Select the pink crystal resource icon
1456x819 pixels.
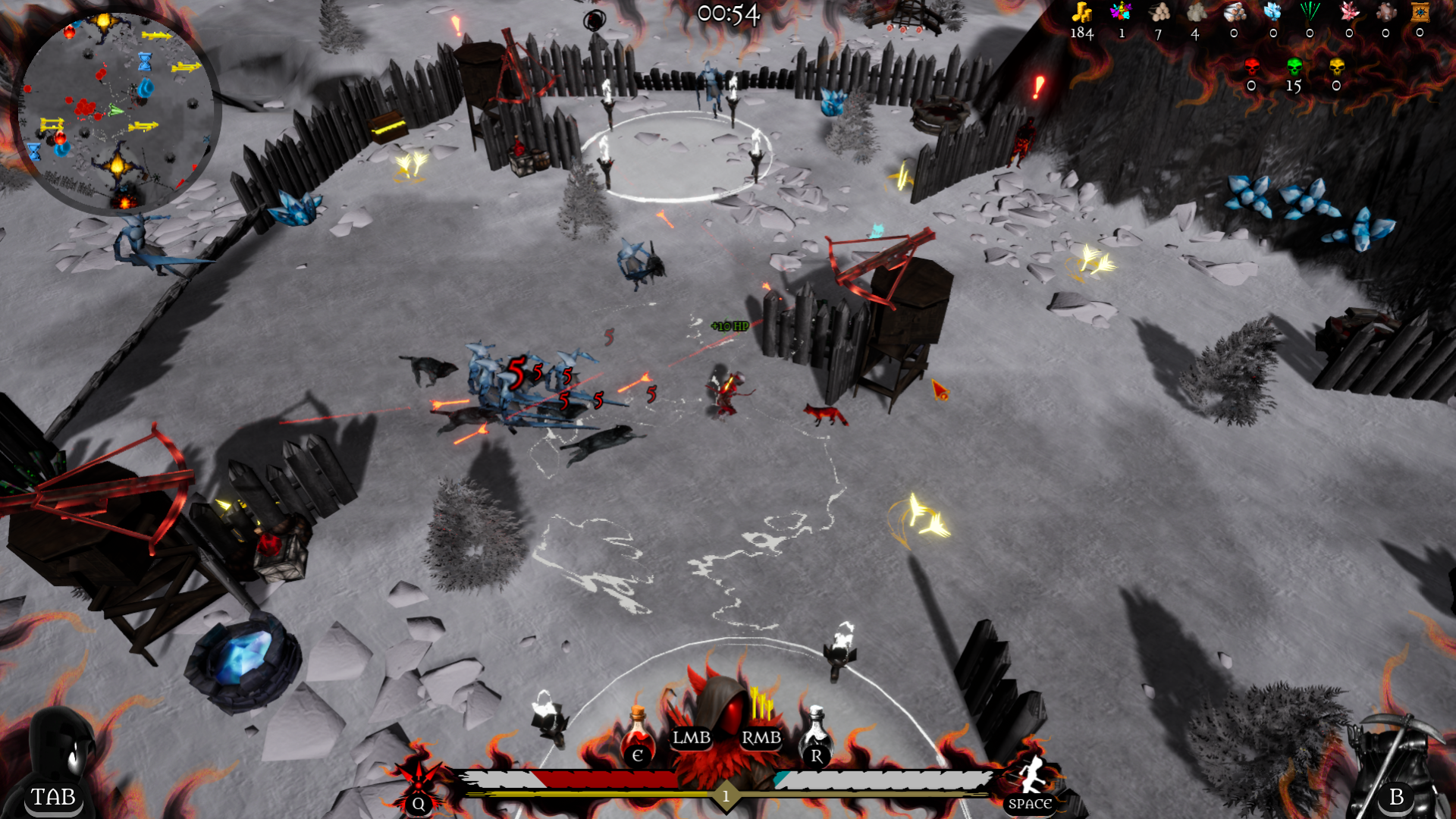pos(1349,12)
